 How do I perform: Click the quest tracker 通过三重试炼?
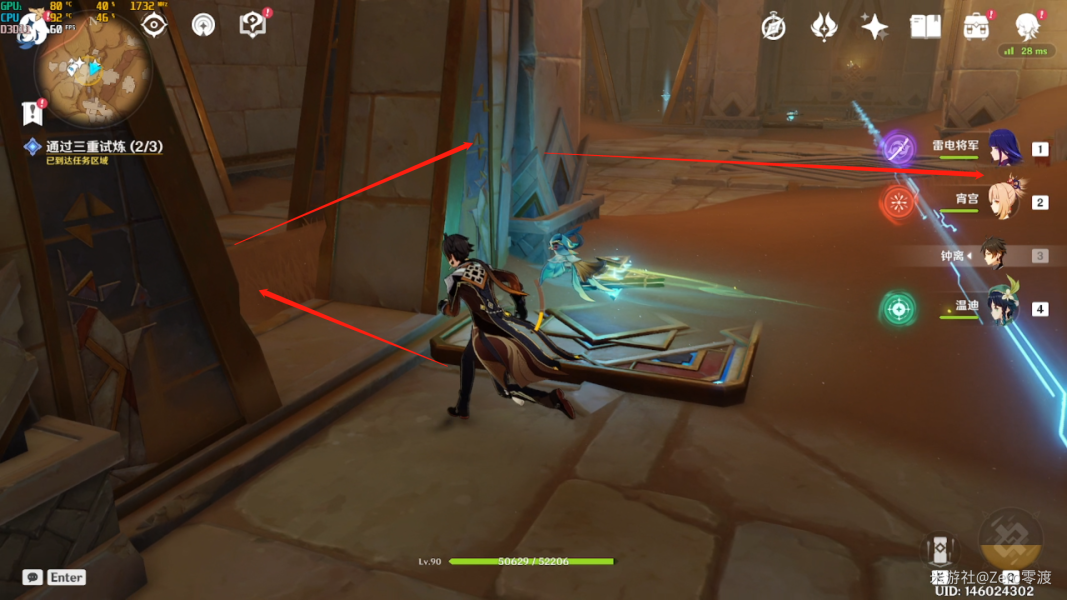(x=104, y=146)
